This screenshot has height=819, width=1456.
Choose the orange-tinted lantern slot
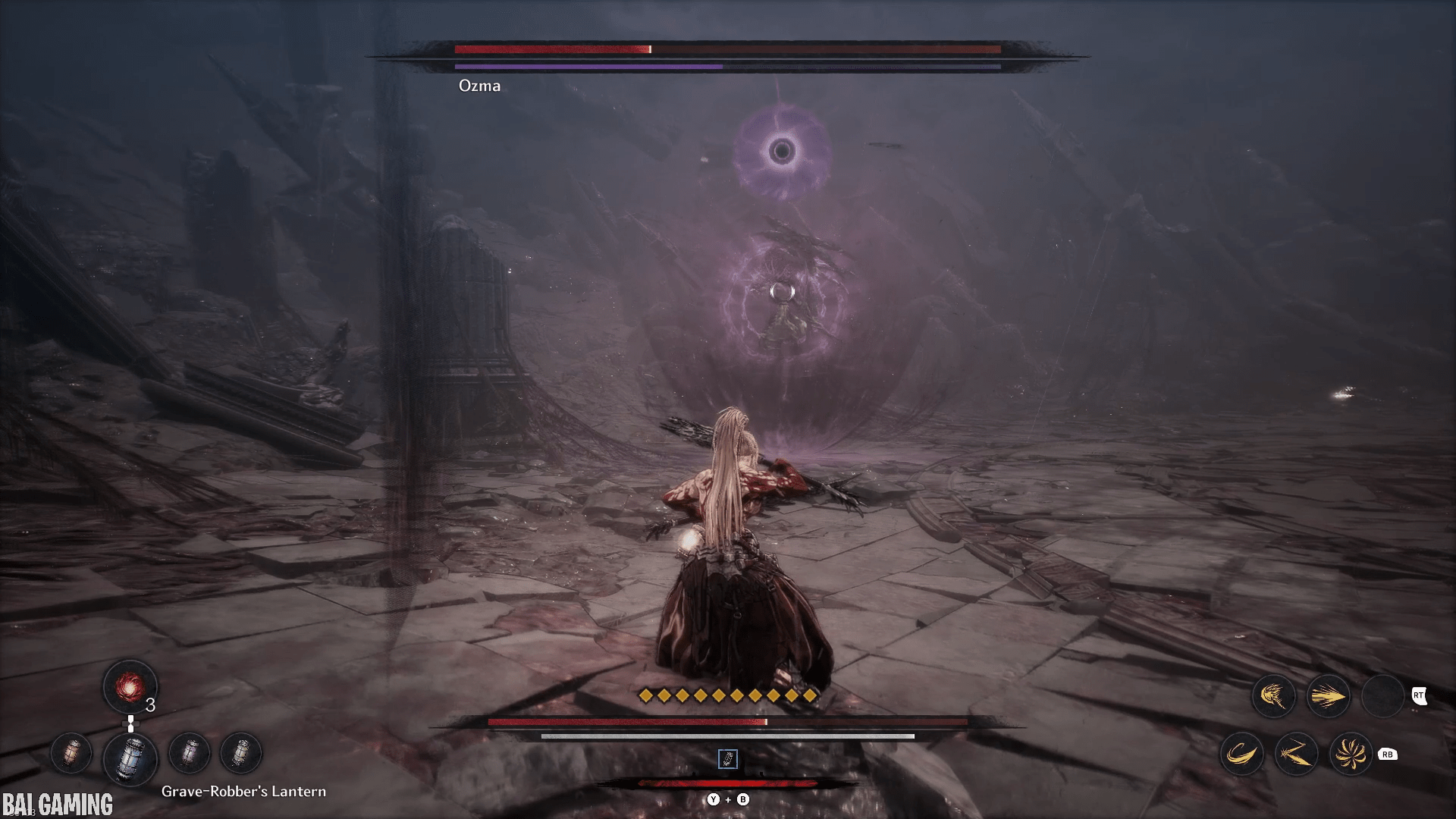click(71, 753)
